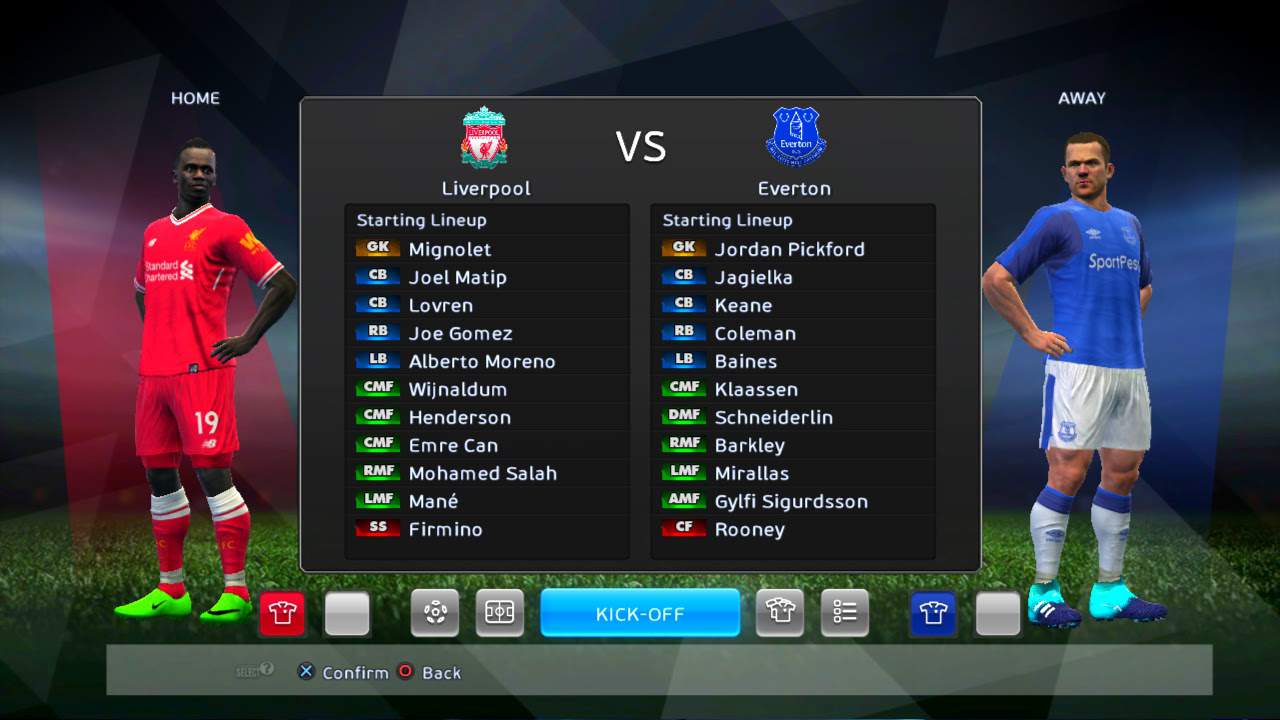Image resolution: width=1280 pixels, height=720 pixels.
Task: Select Mohamed Salah in the lineup
Action: point(482,473)
